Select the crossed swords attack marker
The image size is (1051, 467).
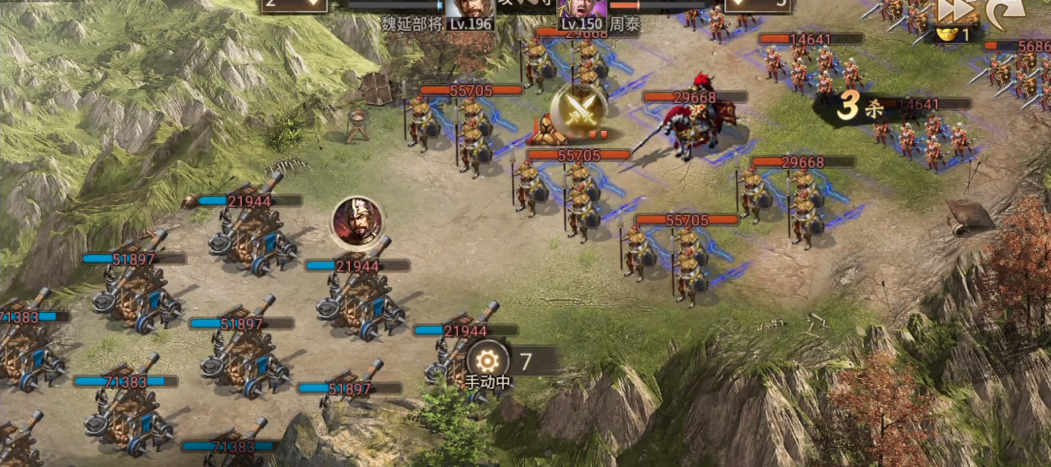coord(578,111)
